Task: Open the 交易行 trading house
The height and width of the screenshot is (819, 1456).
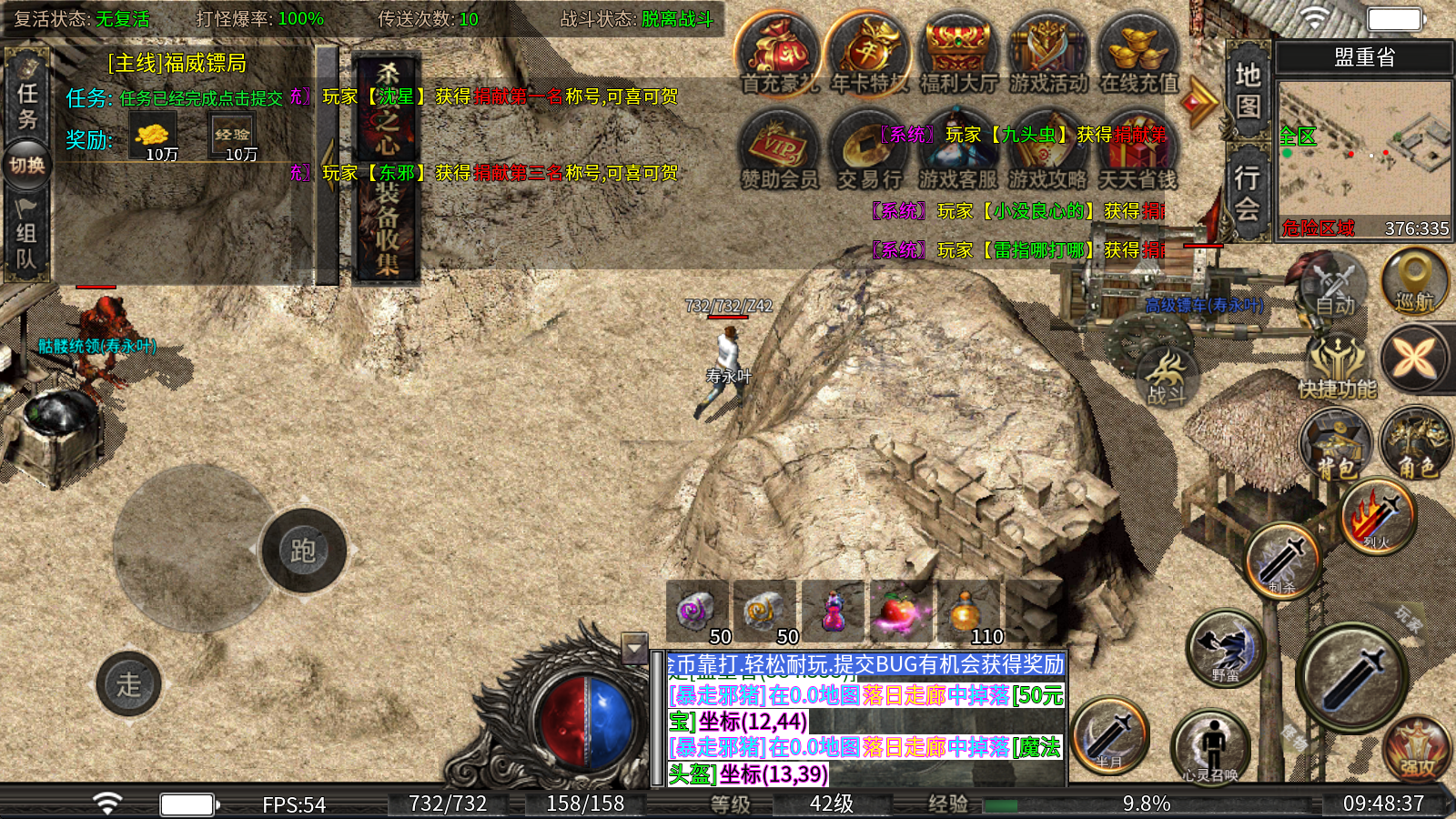Action: 869,151
